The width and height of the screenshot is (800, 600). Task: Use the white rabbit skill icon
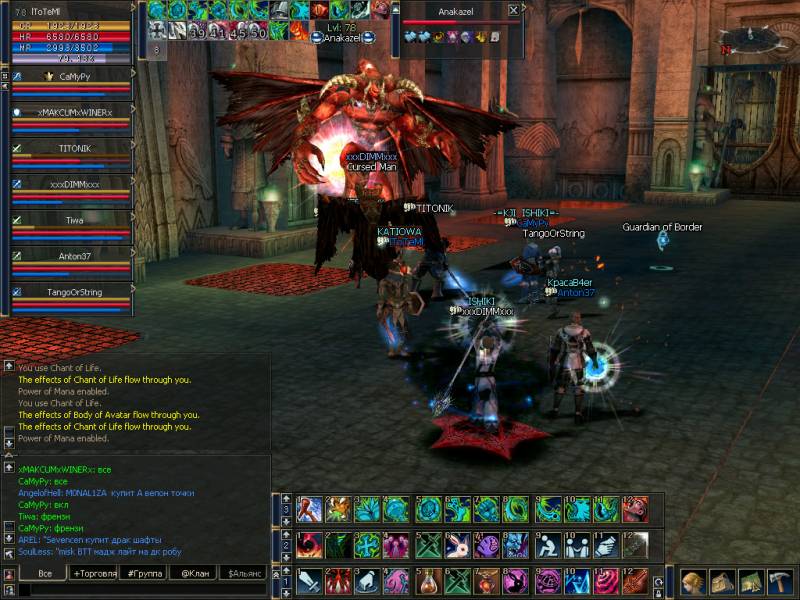pos(458,545)
